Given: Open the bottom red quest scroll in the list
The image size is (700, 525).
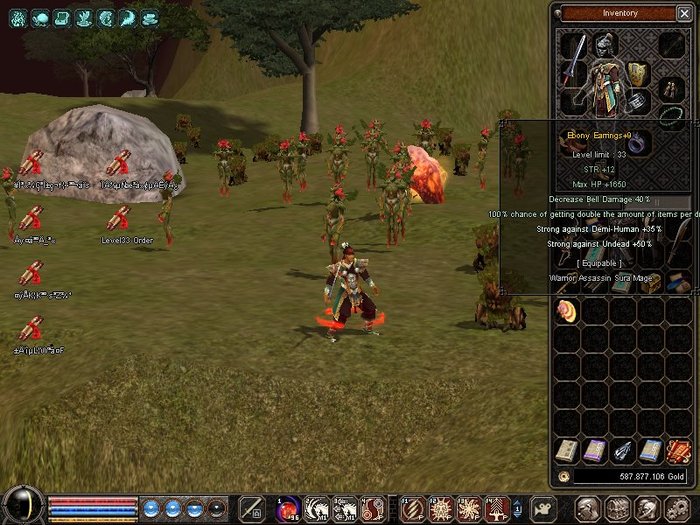Looking at the screenshot, I should [x=31, y=328].
